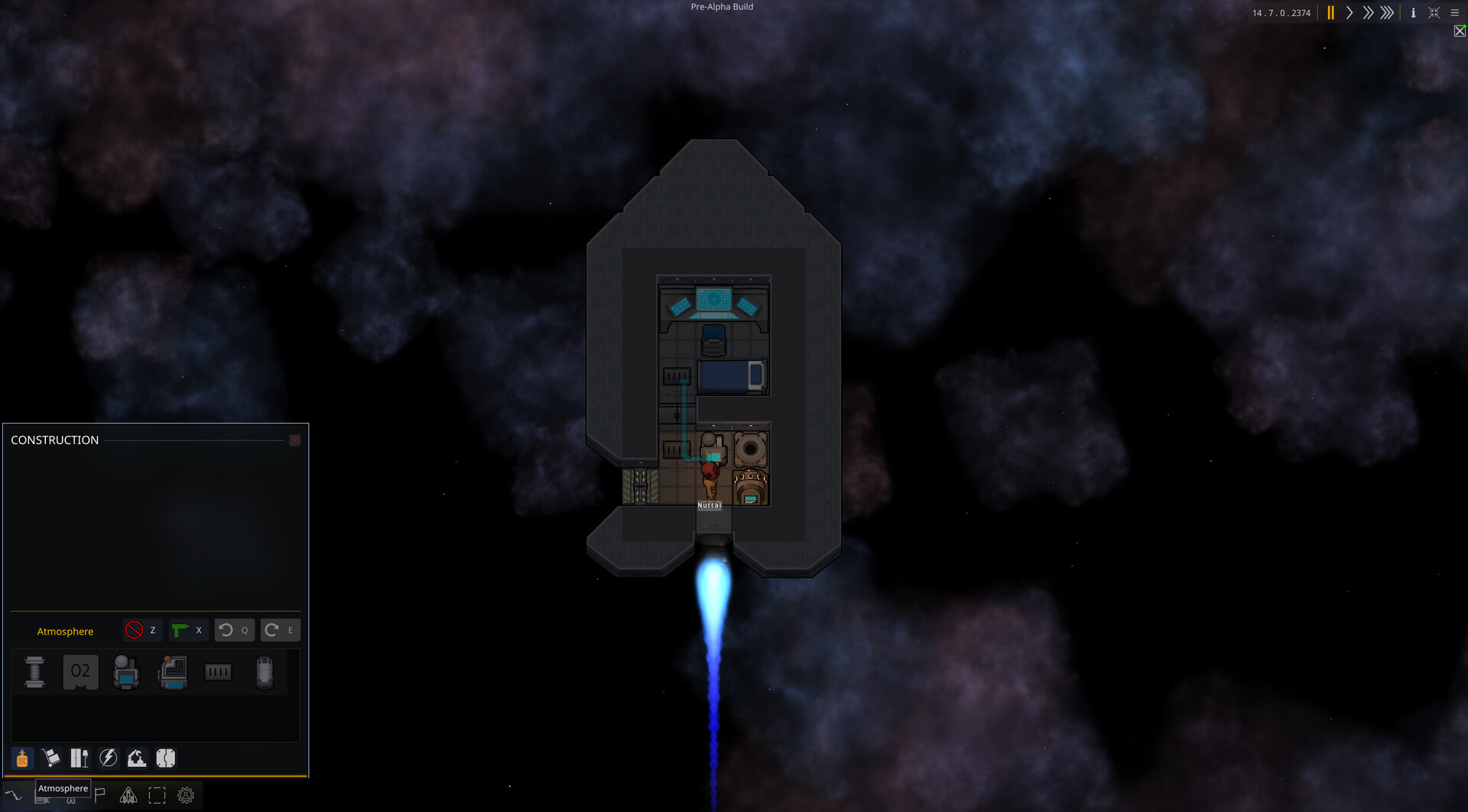Viewport: 1468px width, 812px height.
Task: Pause the game simulation
Action: tap(1330, 13)
